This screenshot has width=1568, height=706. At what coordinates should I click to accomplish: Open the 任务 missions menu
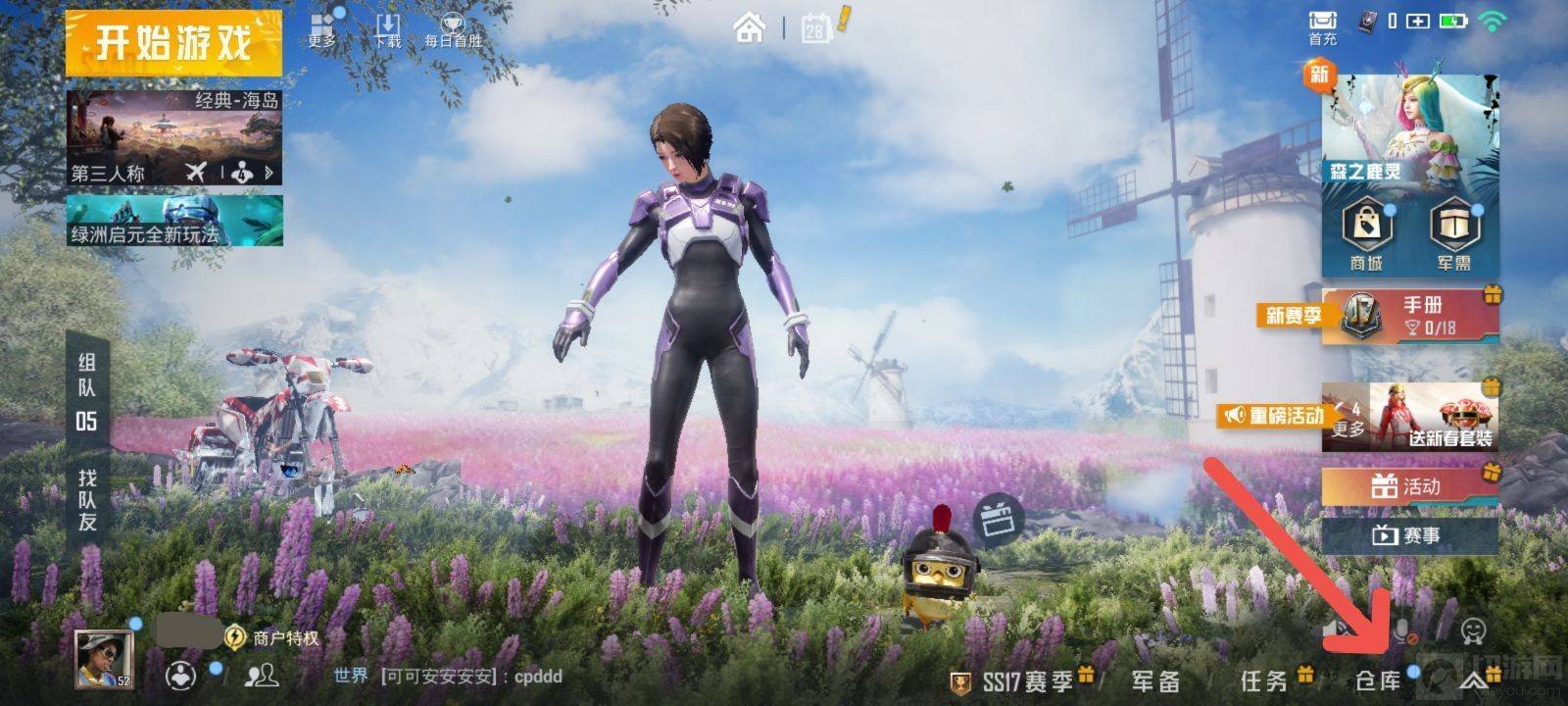pyautogui.click(x=1264, y=681)
